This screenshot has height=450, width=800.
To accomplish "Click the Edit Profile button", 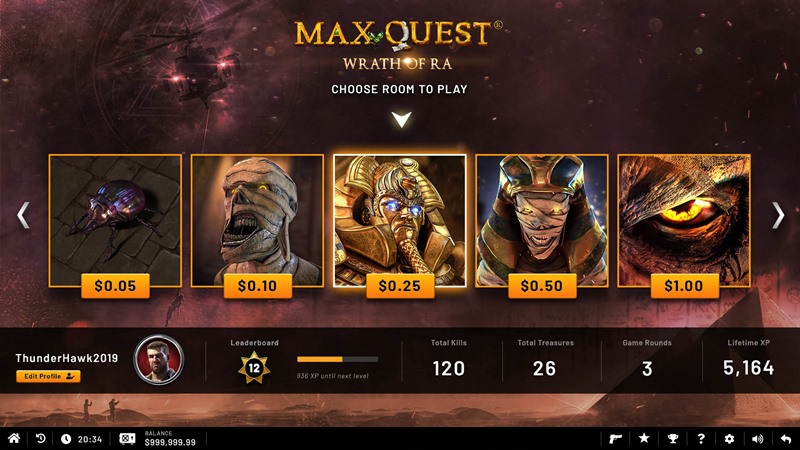I will point(48,376).
